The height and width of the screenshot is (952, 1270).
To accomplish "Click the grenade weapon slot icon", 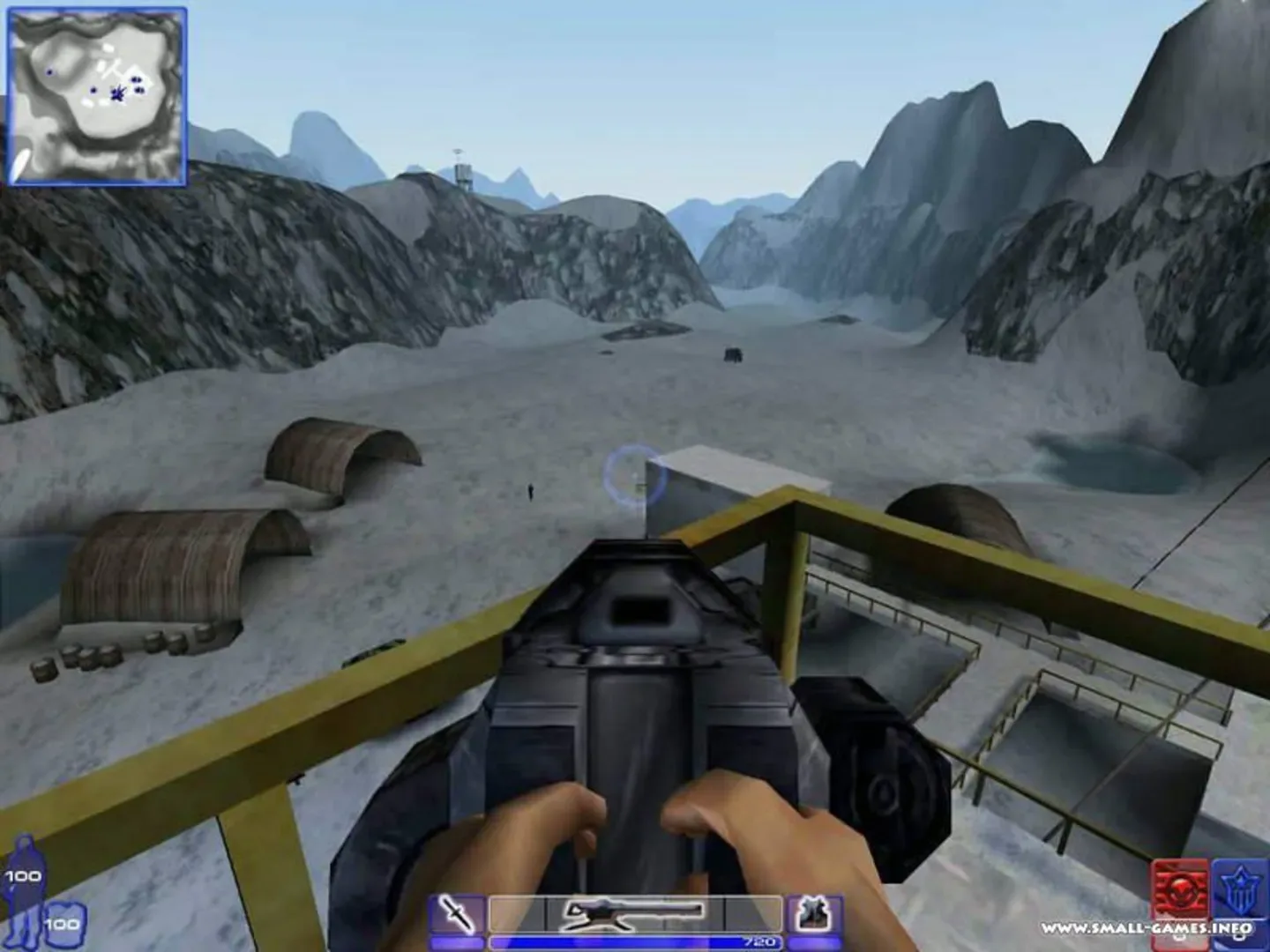I will [813, 913].
